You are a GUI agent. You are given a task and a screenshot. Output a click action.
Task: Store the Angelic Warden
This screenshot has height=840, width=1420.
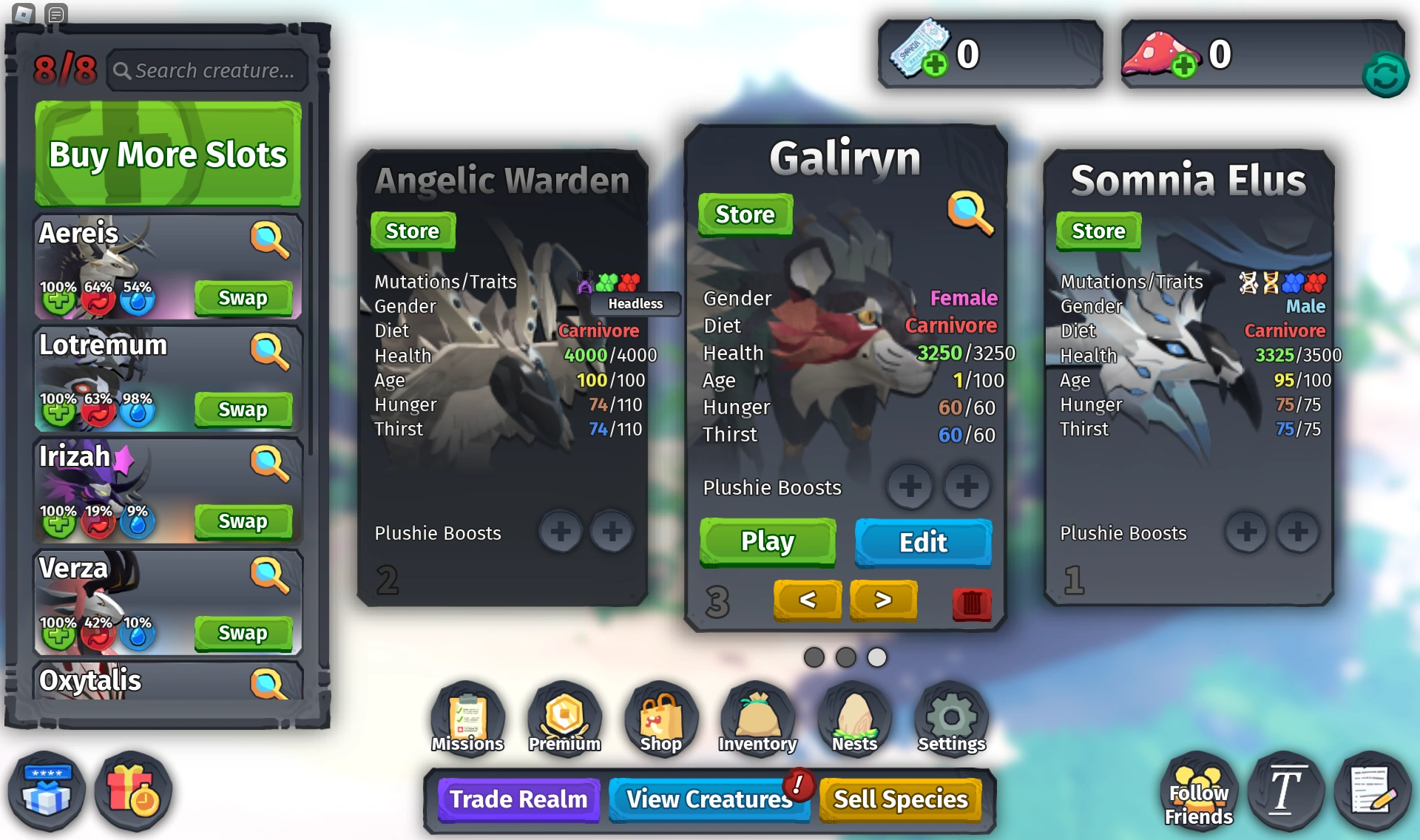[x=412, y=231]
